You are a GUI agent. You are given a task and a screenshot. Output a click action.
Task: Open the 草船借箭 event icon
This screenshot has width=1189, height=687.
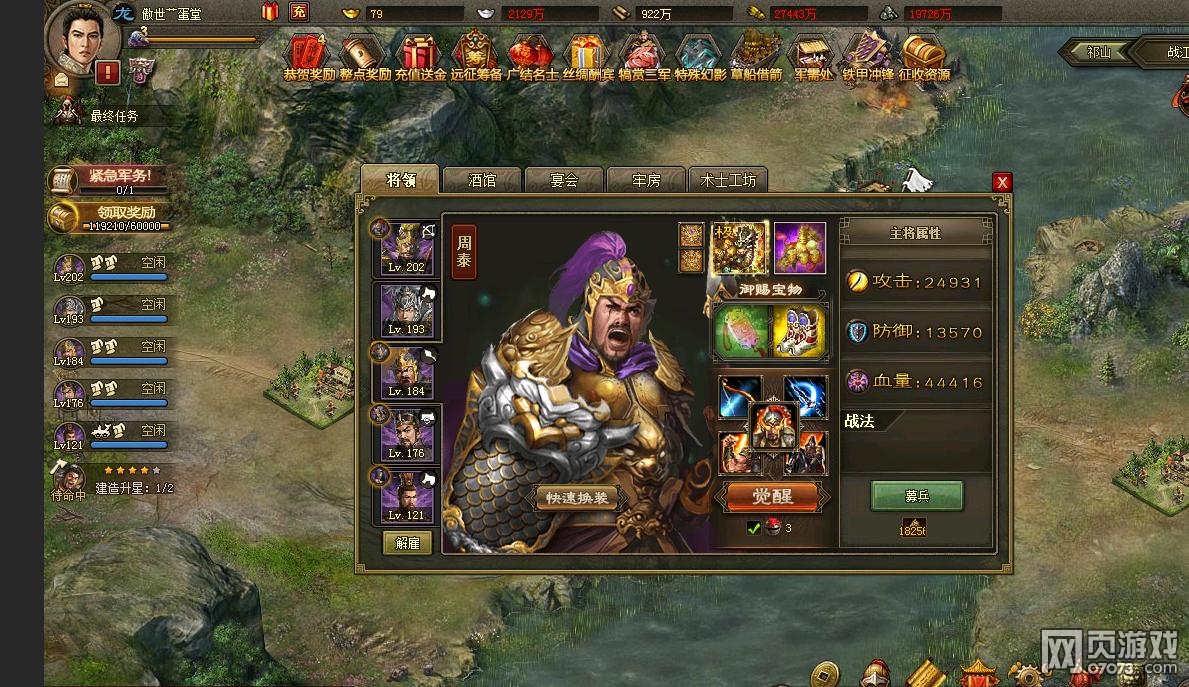755,57
